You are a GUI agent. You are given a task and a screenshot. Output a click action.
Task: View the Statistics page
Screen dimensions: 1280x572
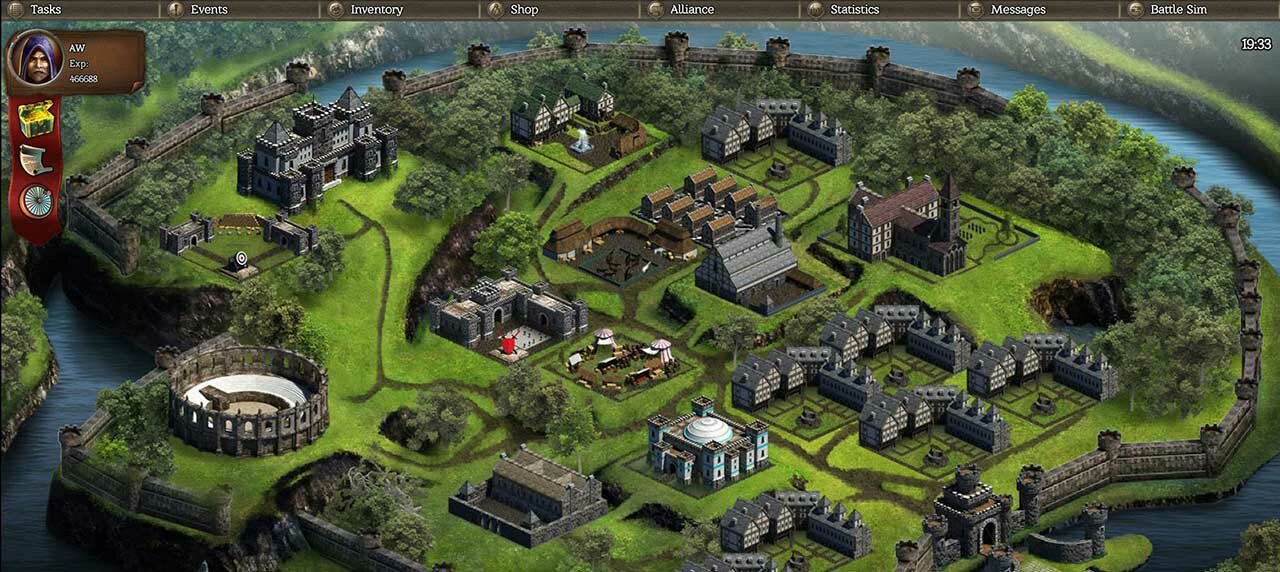point(854,10)
